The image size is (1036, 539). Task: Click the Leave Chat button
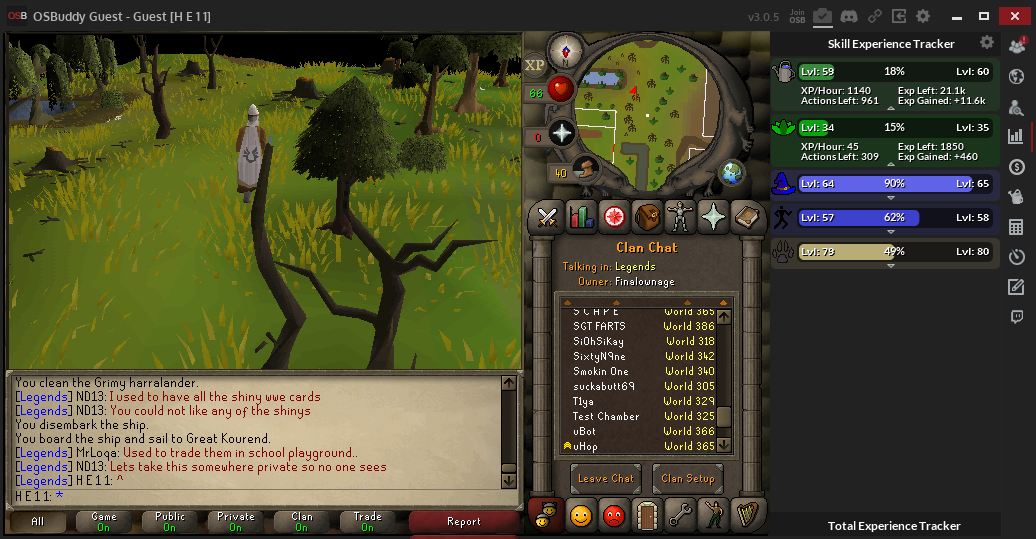coord(605,478)
